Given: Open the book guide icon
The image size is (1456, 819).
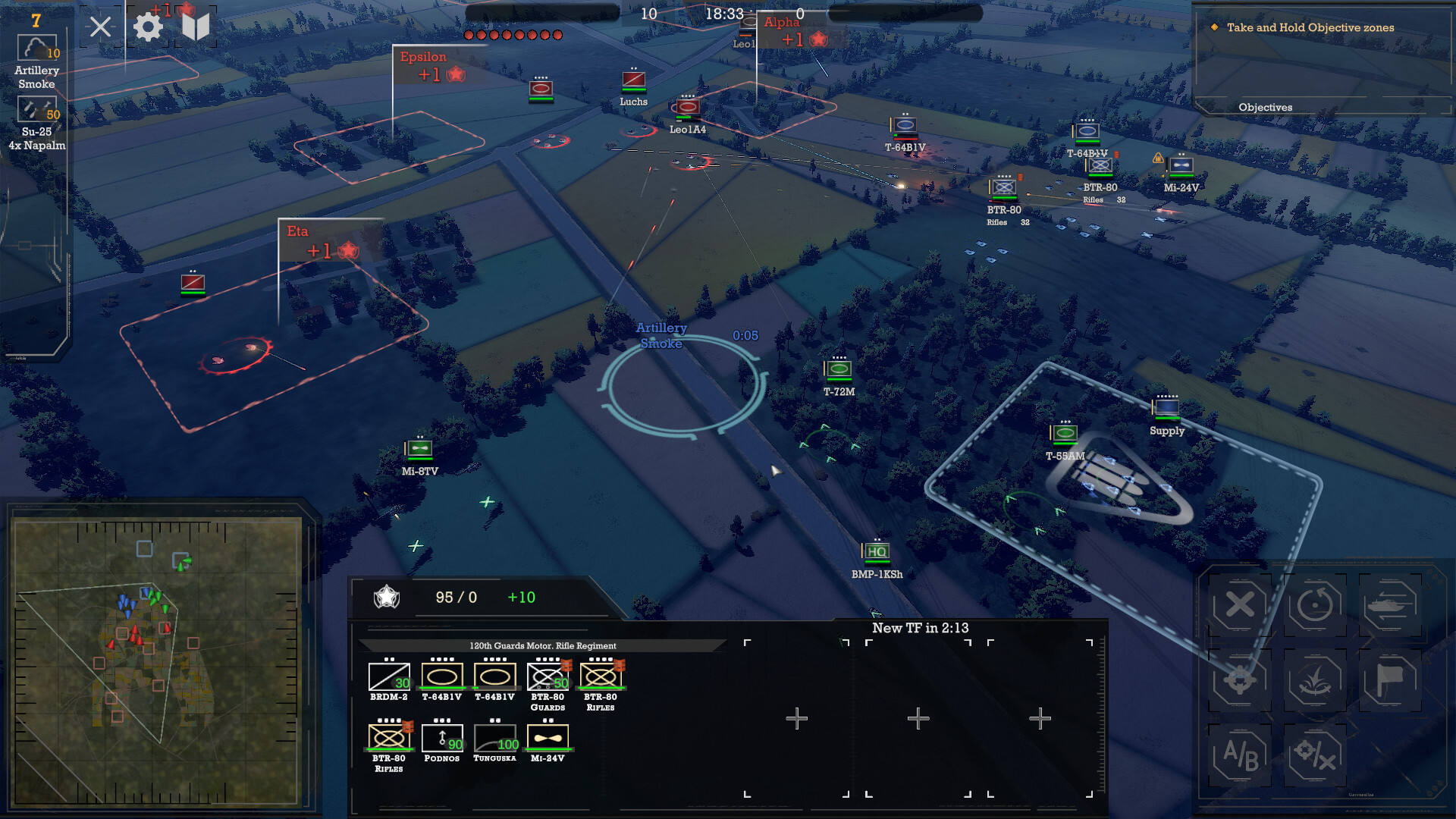Looking at the screenshot, I should (196, 28).
